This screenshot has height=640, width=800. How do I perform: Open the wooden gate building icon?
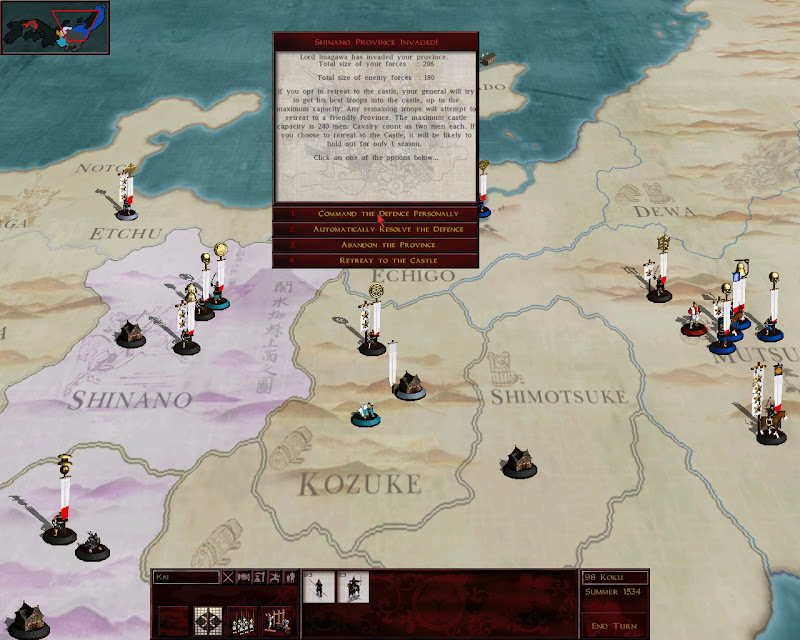click(277, 620)
